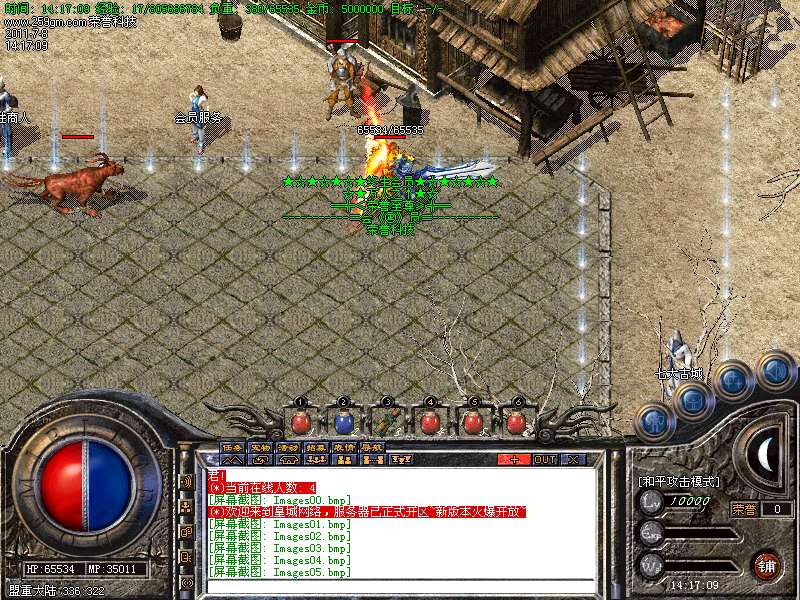Open the 宠物 pet tab
The height and width of the screenshot is (600, 800).
point(260,447)
